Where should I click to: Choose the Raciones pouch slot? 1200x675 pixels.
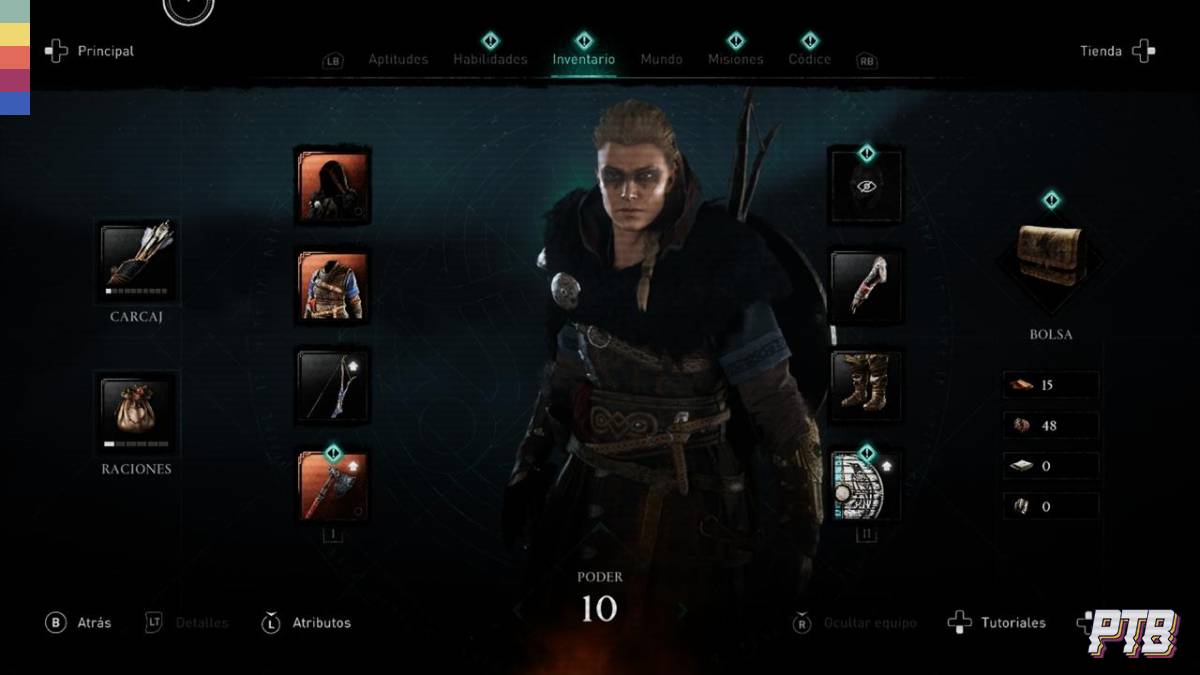(137, 413)
